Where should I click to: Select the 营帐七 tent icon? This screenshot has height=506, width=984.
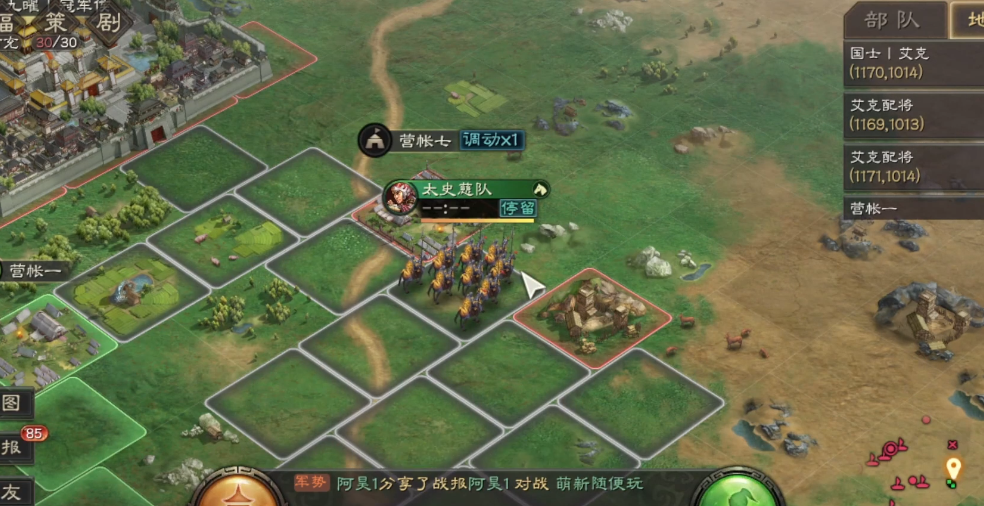tap(375, 140)
